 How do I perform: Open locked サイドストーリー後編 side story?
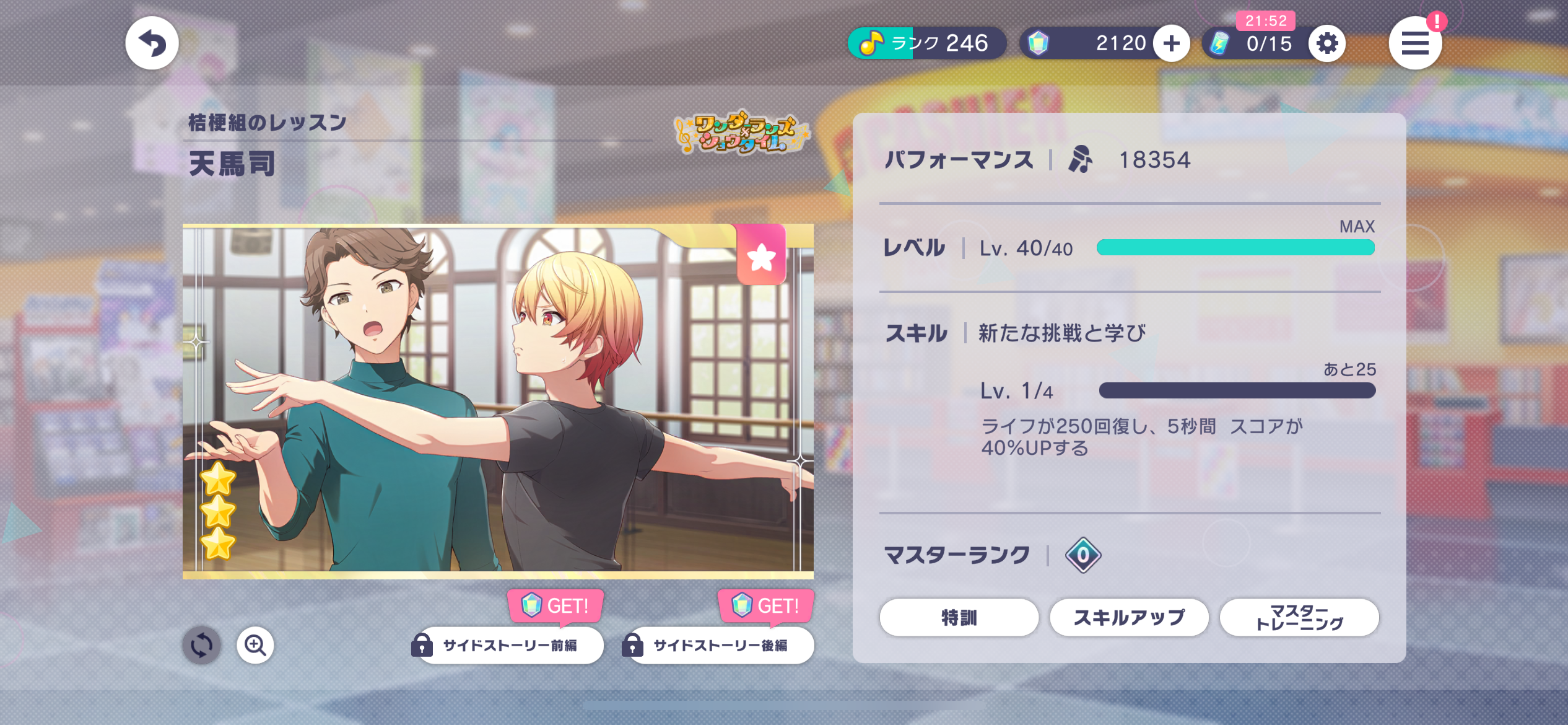720,645
